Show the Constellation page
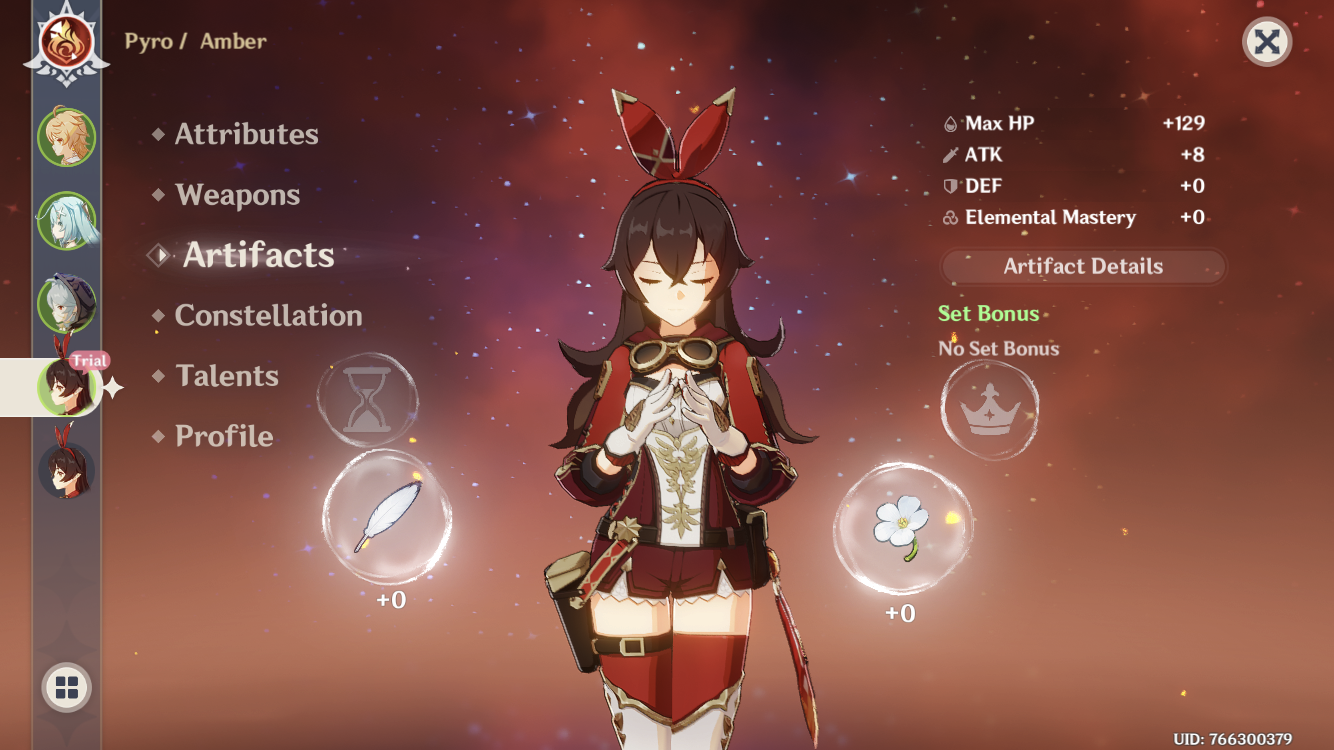1334x750 pixels. click(268, 316)
